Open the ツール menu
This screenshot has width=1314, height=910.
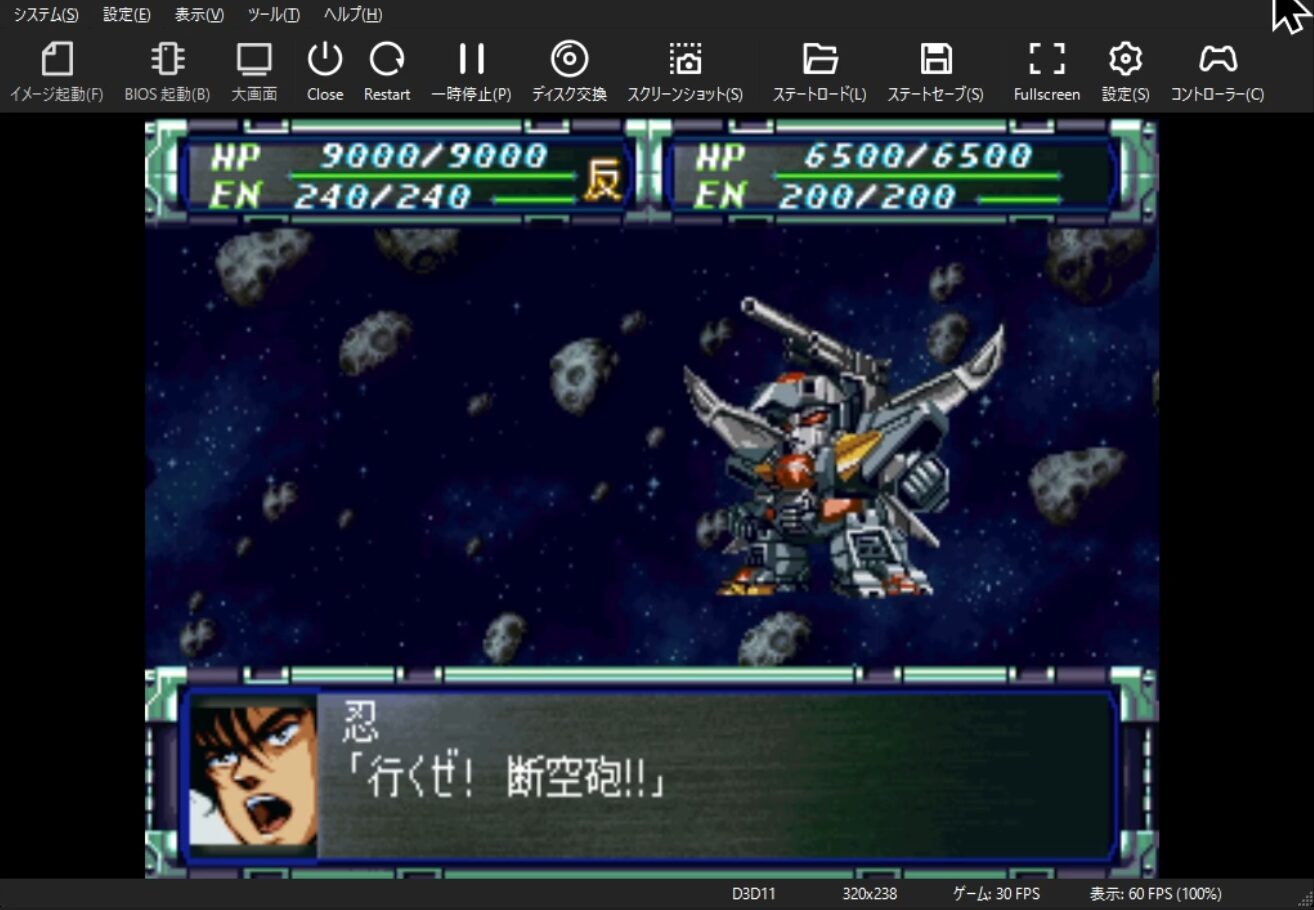[272, 15]
